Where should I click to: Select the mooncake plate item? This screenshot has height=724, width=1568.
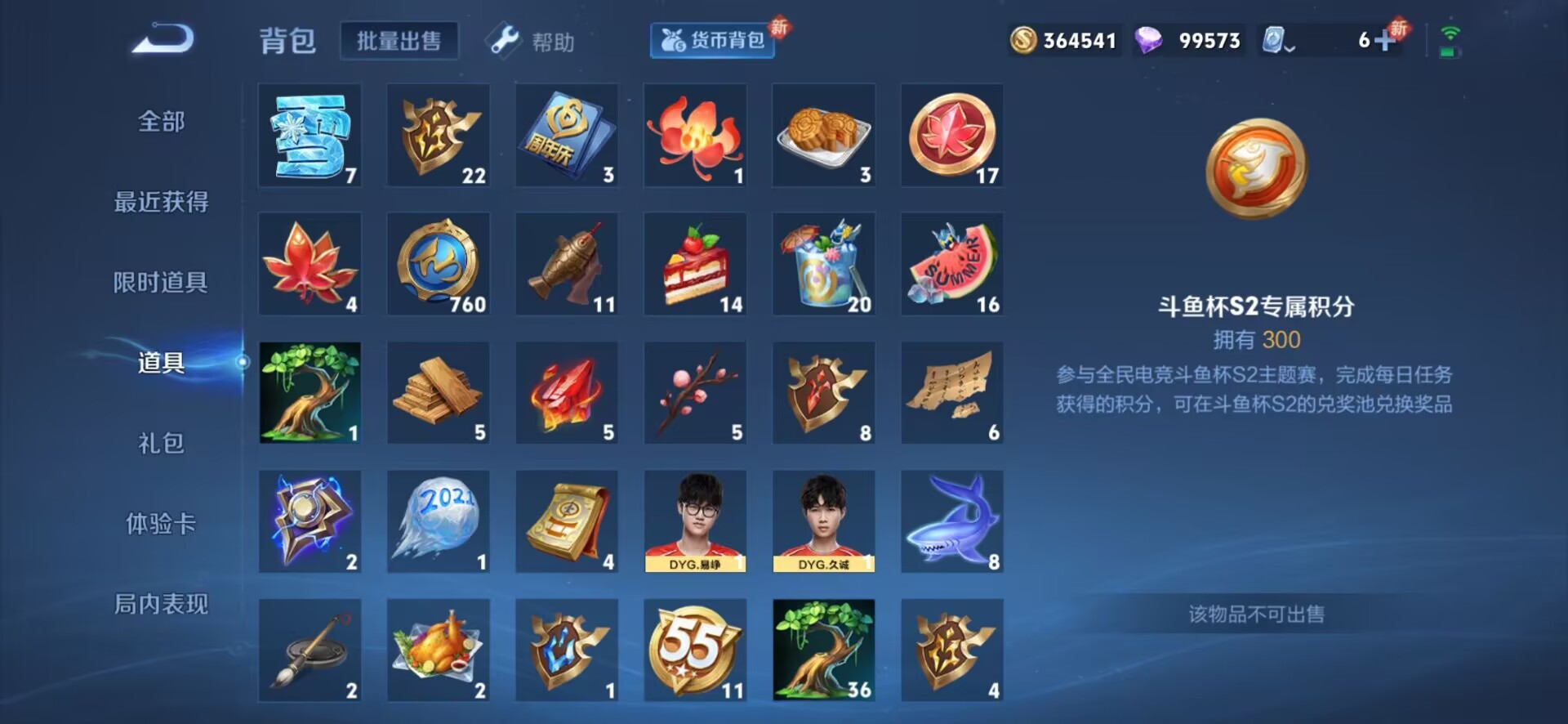pyautogui.click(x=823, y=135)
